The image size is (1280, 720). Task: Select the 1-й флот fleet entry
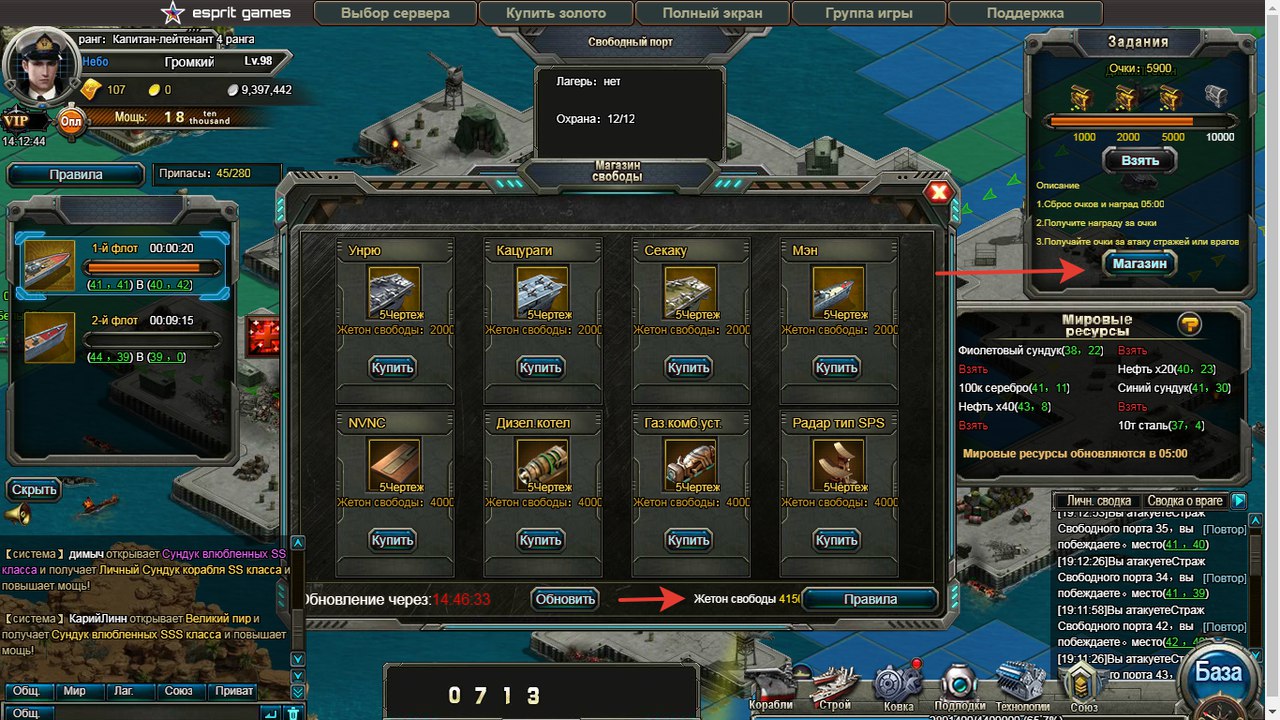tap(122, 265)
